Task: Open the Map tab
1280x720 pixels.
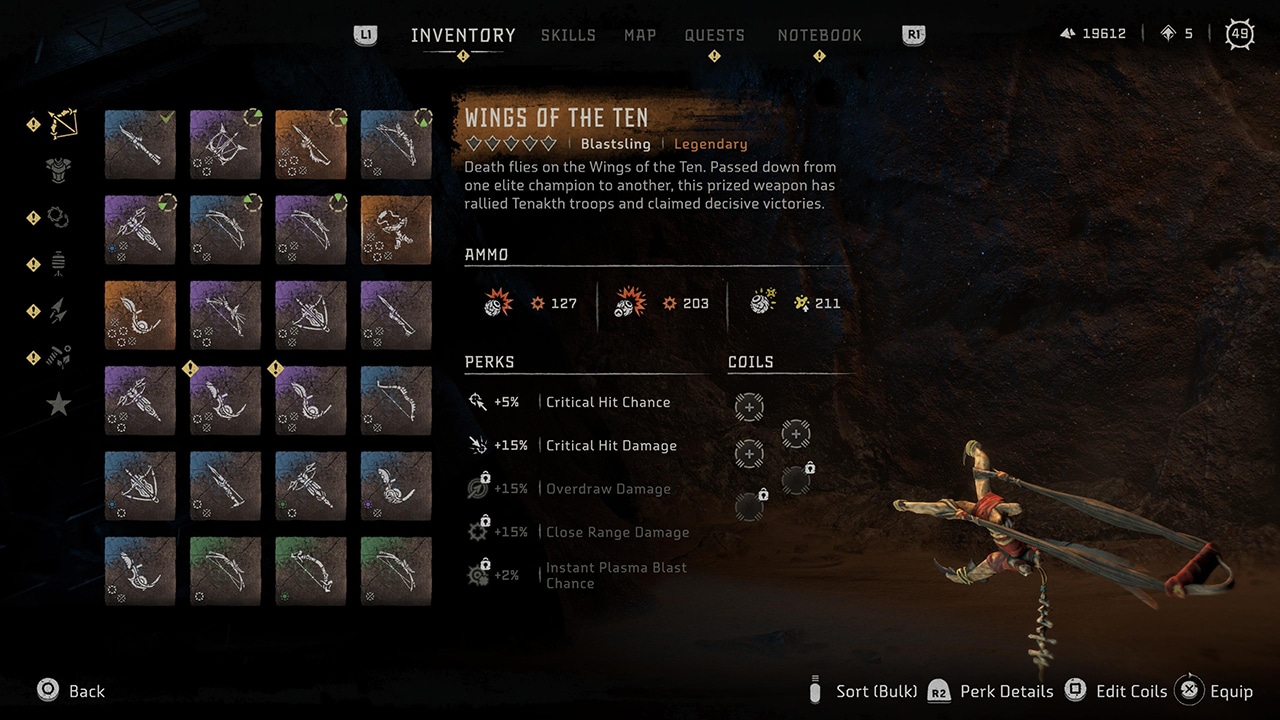Action: 640,35
